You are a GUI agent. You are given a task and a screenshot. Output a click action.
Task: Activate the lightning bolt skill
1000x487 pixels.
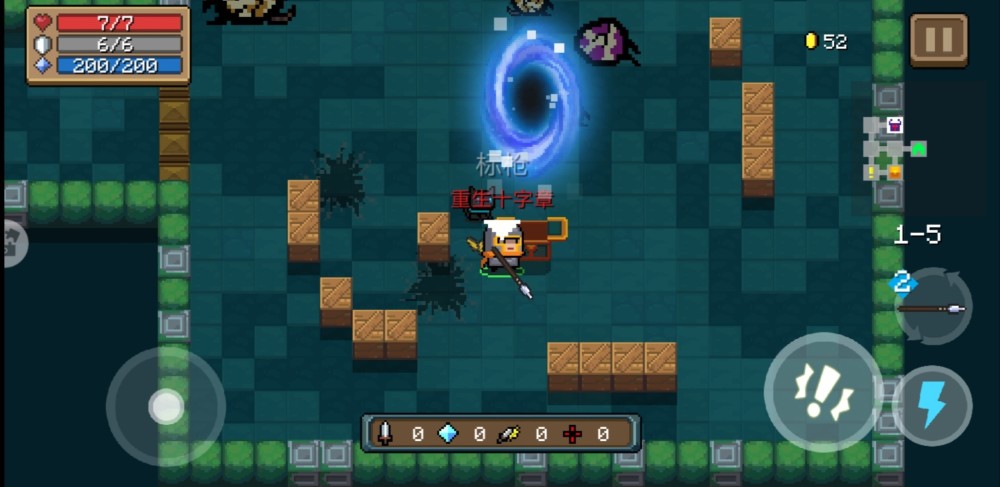point(932,405)
